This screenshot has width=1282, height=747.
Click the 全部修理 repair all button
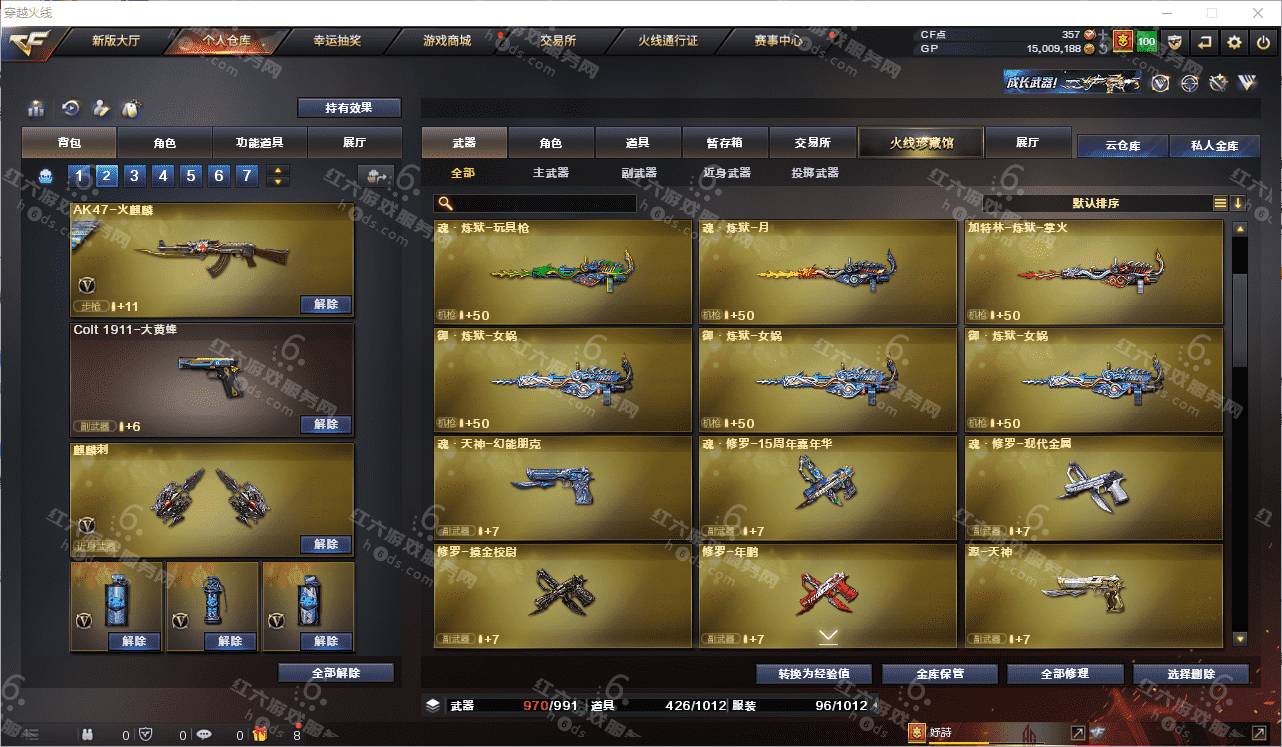point(1063,674)
